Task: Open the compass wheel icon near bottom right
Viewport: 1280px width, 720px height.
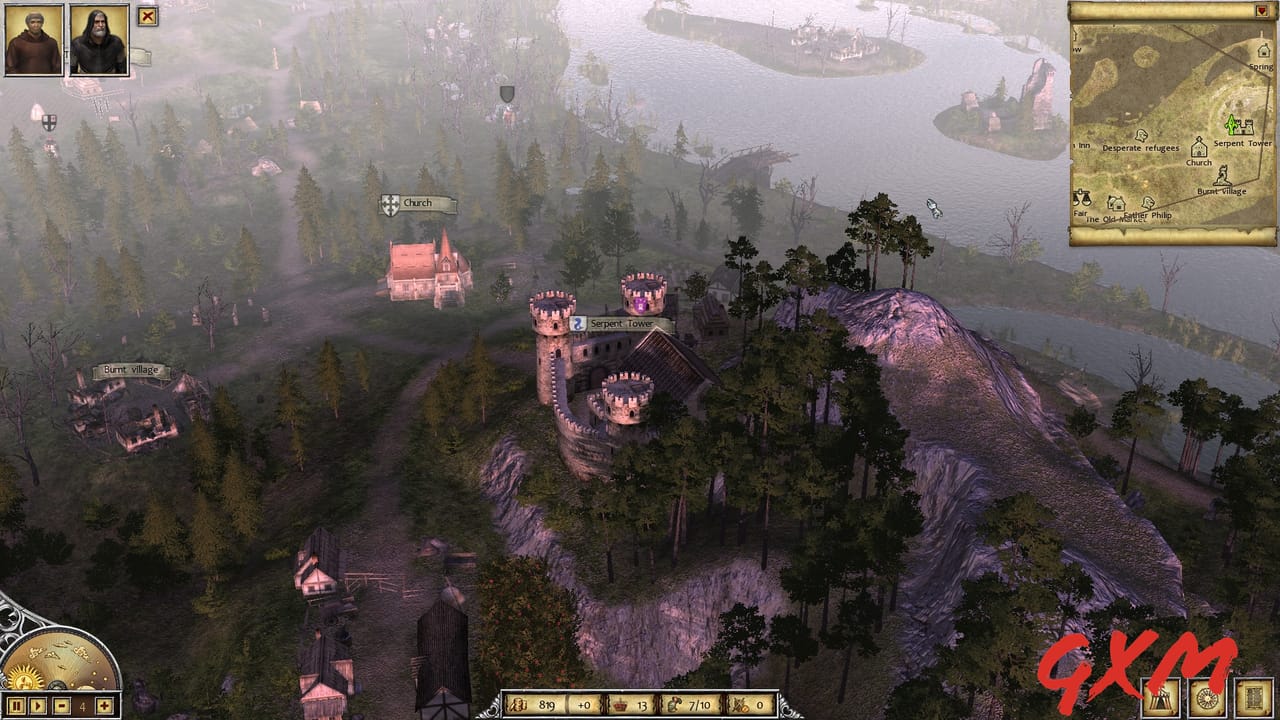Action: coord(1205,700)
